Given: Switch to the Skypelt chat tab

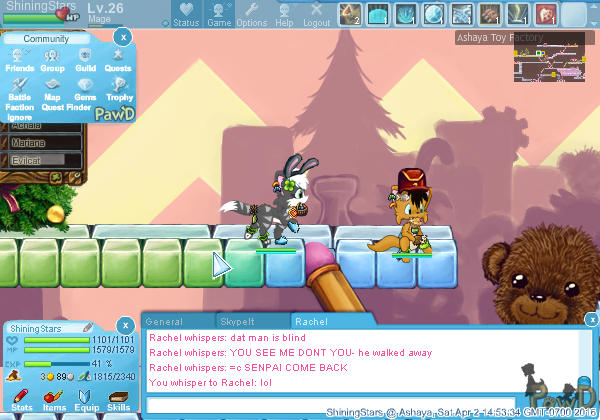Looking at the screenshot, I should (238, 322).
